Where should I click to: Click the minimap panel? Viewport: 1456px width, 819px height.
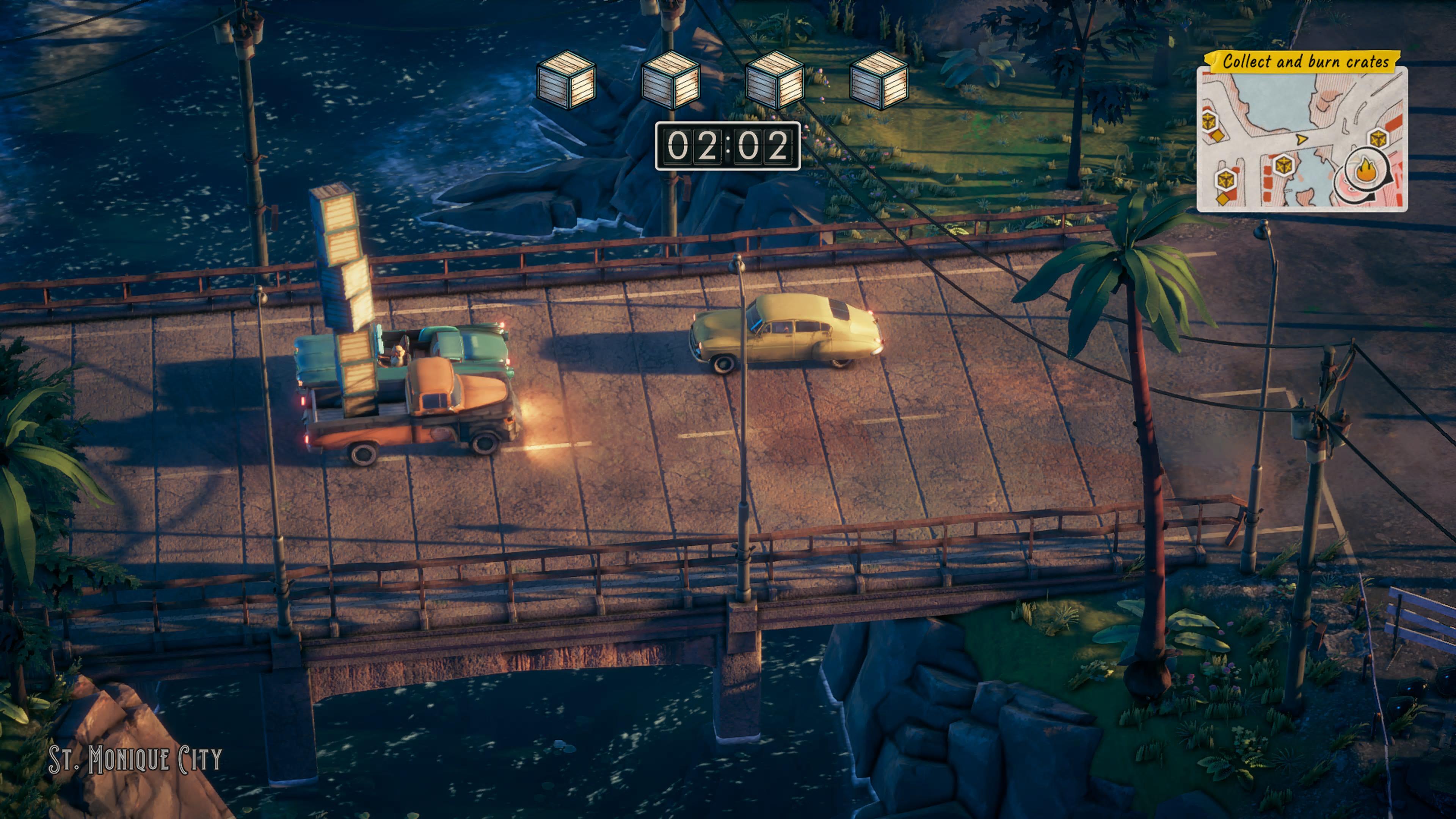click(x=1301, y=138)
